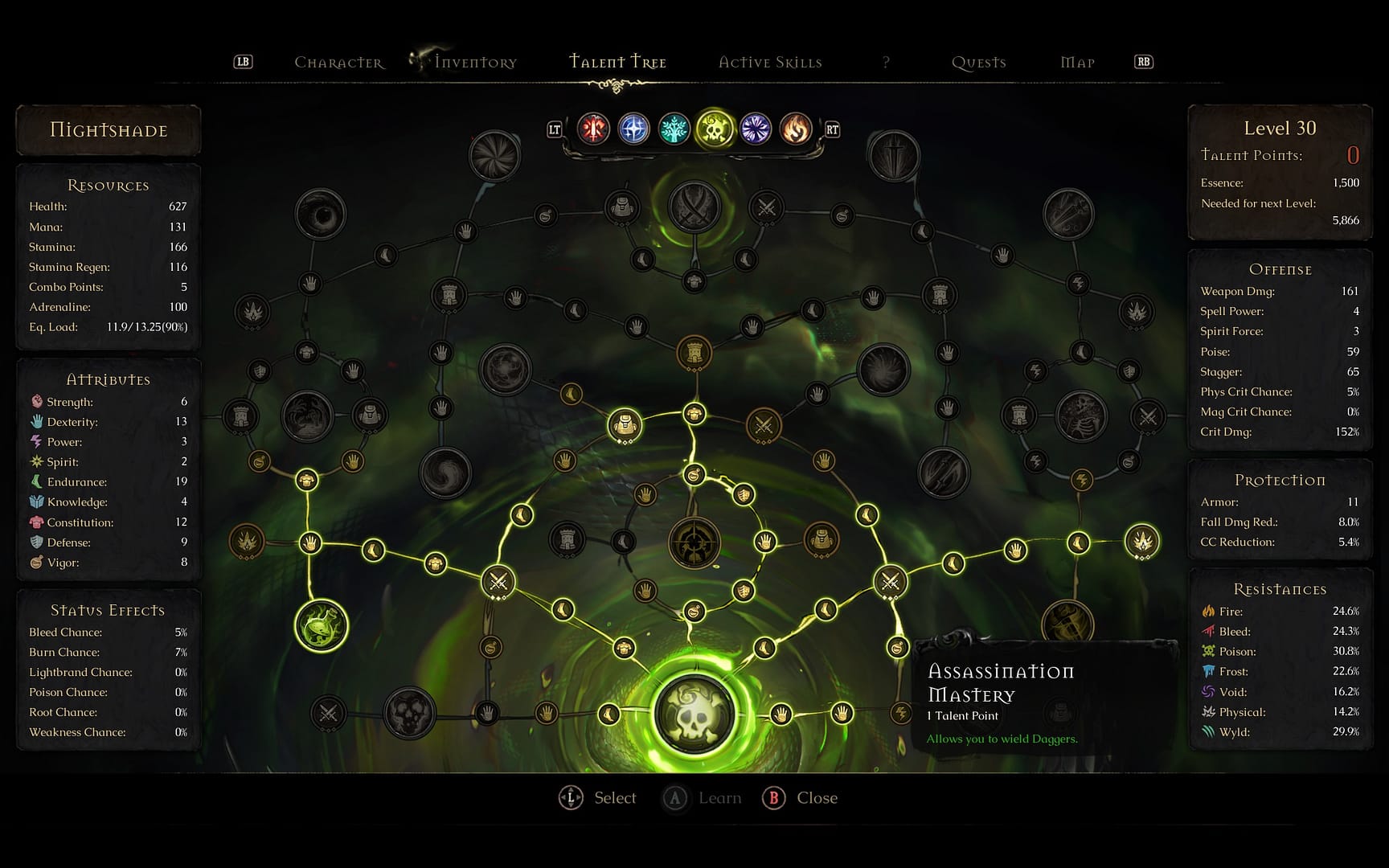Select the Talent Tree tab
The height and width of the screenshot is (868, 1389).
pyautogui.click(x=617, y=62)
